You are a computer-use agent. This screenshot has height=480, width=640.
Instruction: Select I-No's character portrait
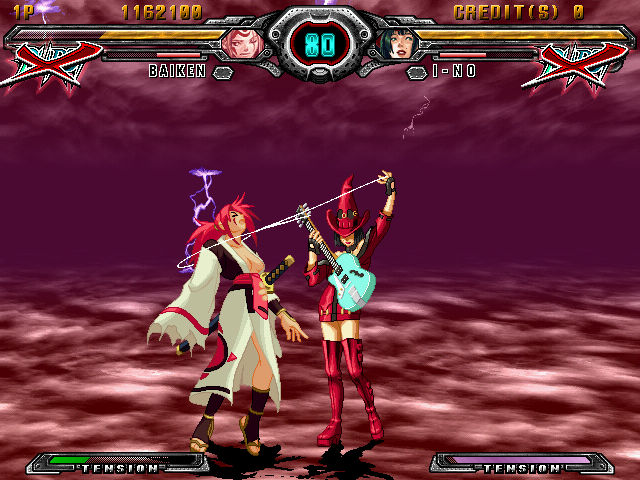pyautogui.click(x=397, y=43)
